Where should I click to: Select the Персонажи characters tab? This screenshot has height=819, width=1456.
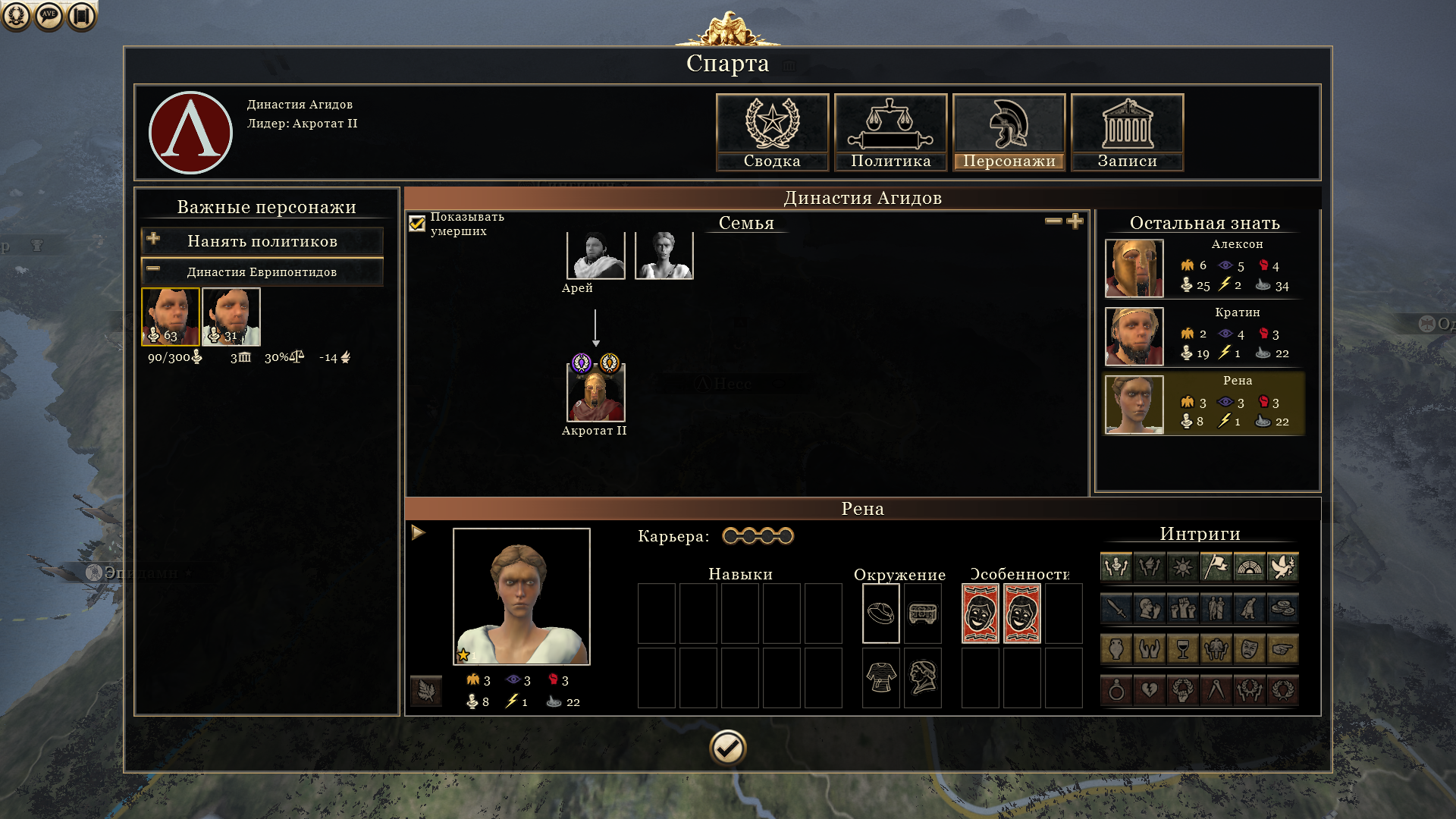(1009, 132)
